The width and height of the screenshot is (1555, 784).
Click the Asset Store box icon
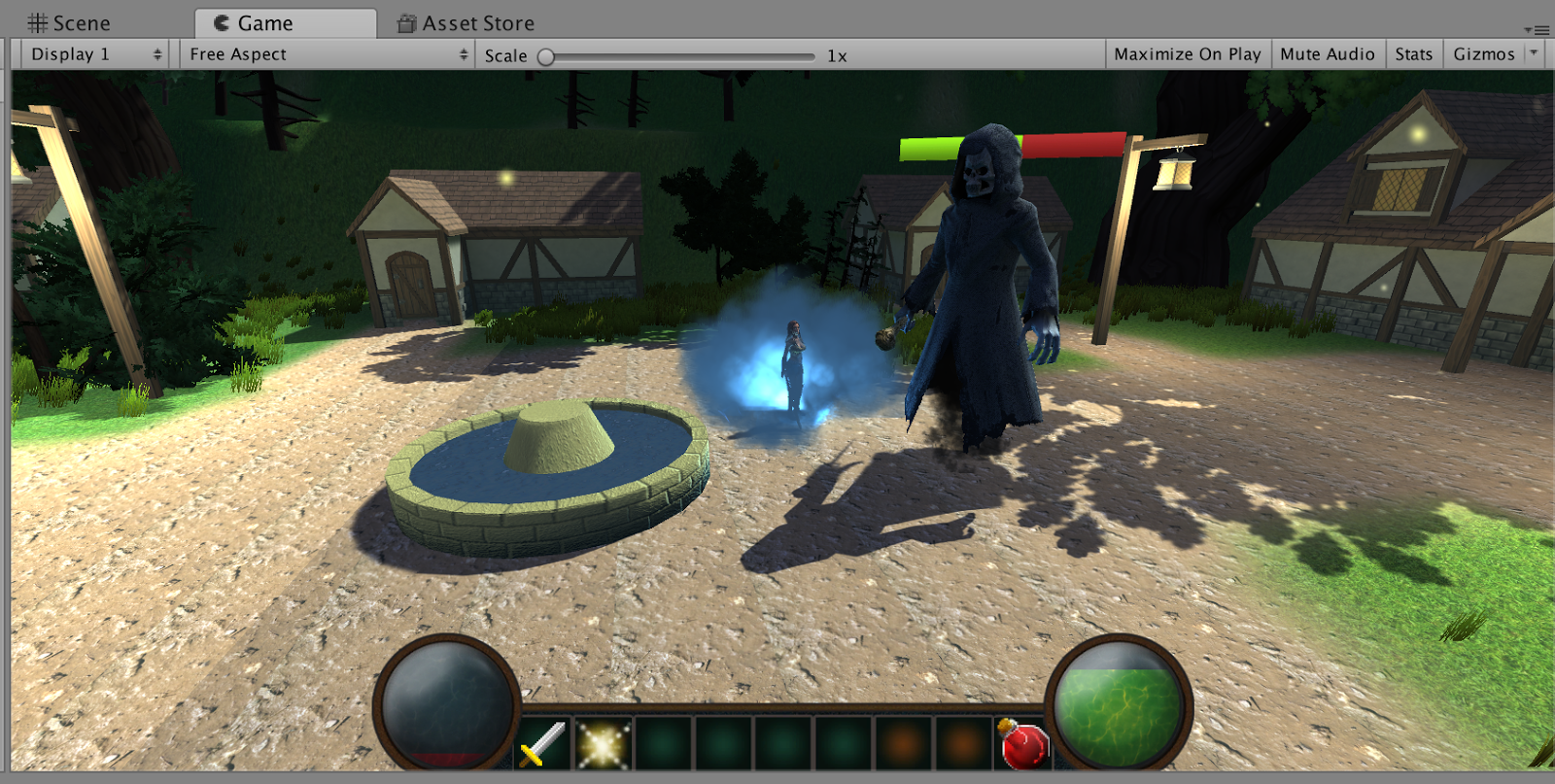(404, 22)
